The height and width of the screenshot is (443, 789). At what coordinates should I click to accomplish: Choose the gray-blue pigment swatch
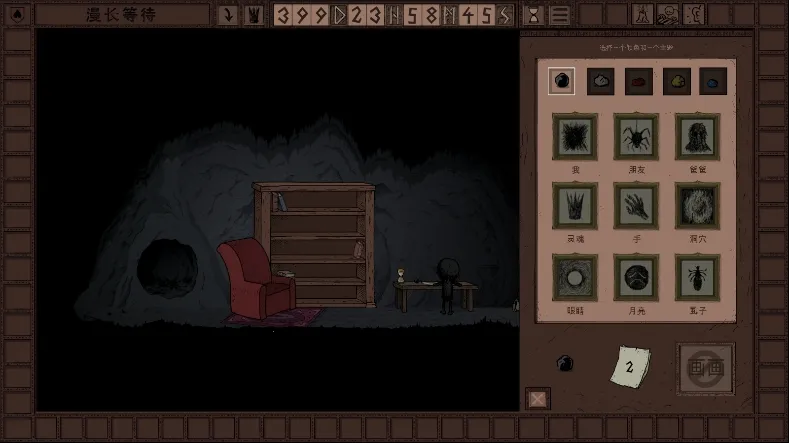[600, 81]
